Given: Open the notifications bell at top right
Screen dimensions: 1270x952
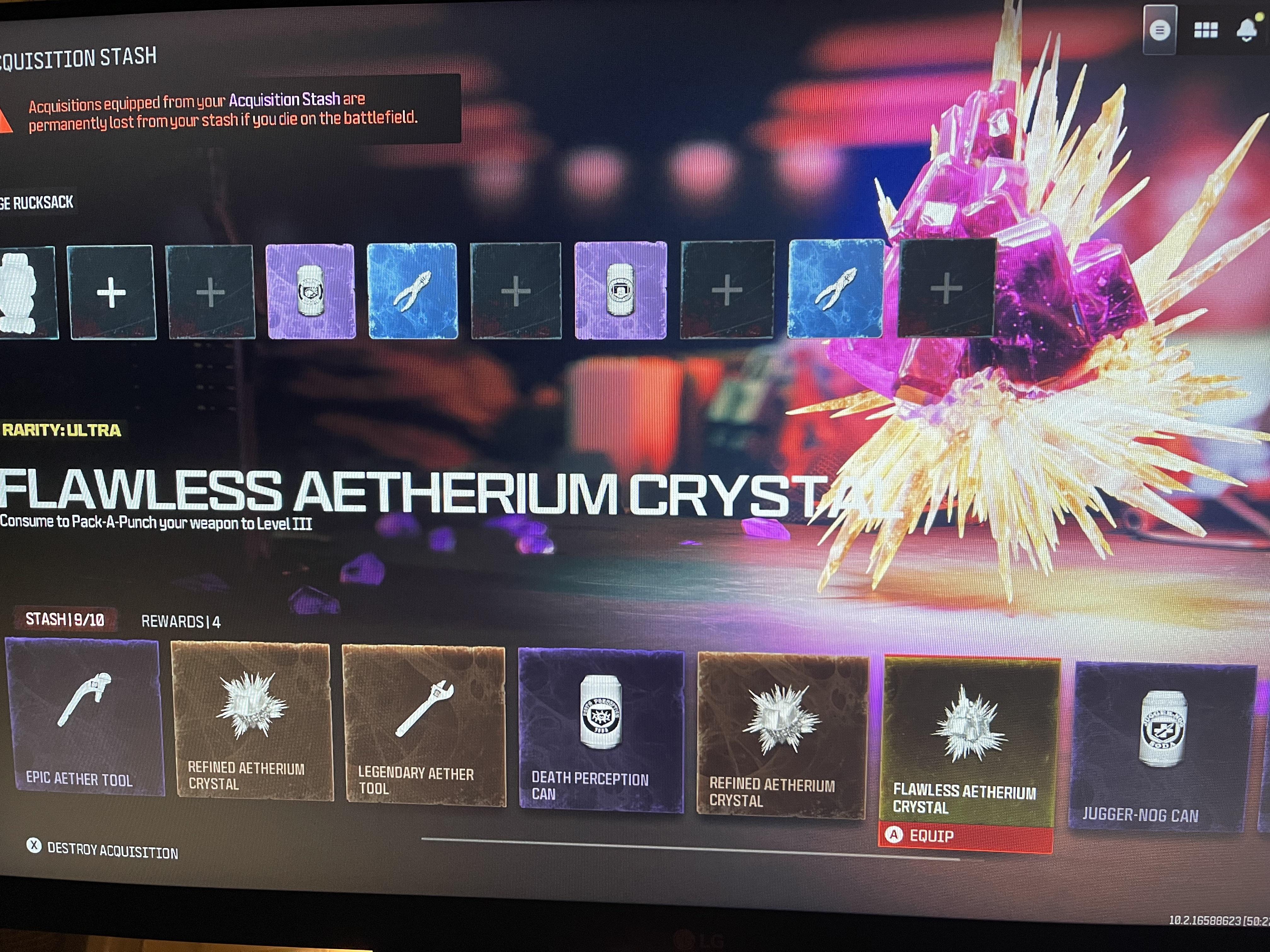Looking at the screenshot, I should (x=1246, y=30).
